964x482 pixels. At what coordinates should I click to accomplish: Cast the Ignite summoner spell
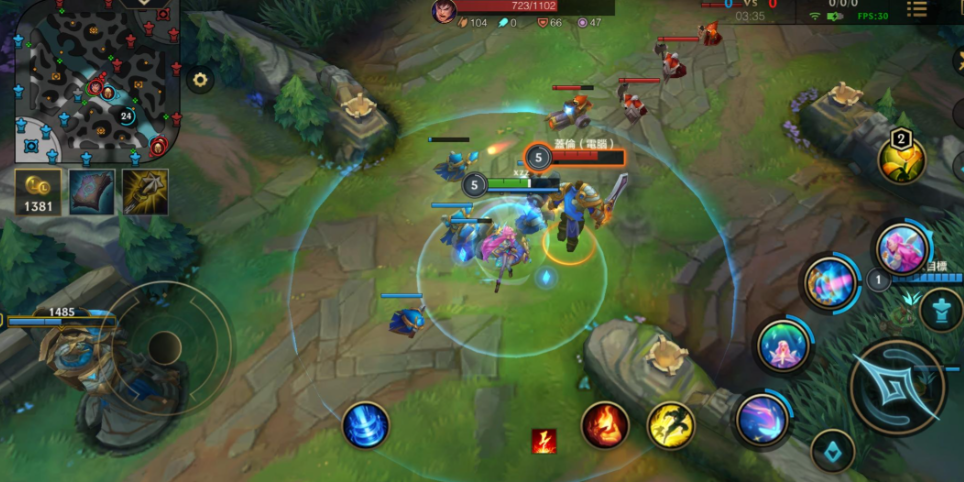pyautogui.click(x=605, y=424)
